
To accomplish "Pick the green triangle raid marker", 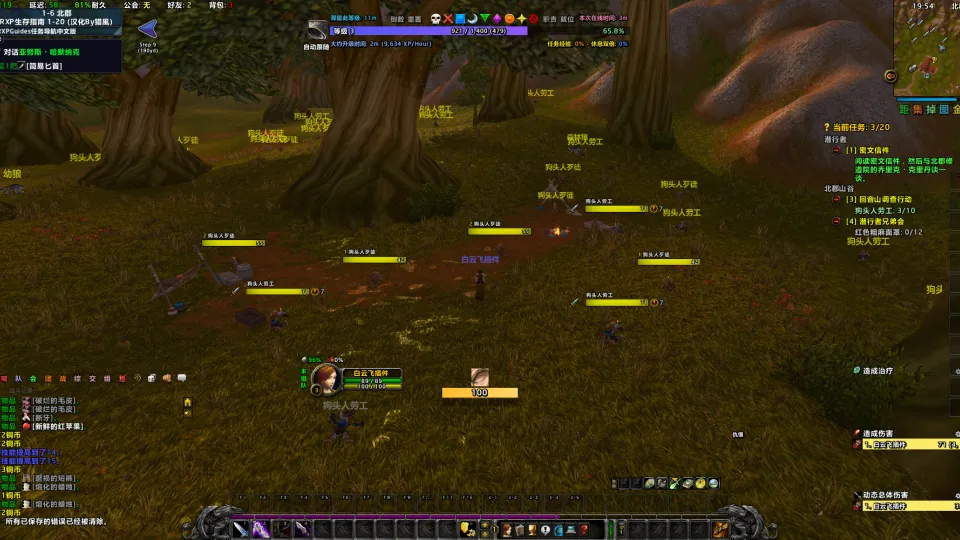I will point(485,19).
